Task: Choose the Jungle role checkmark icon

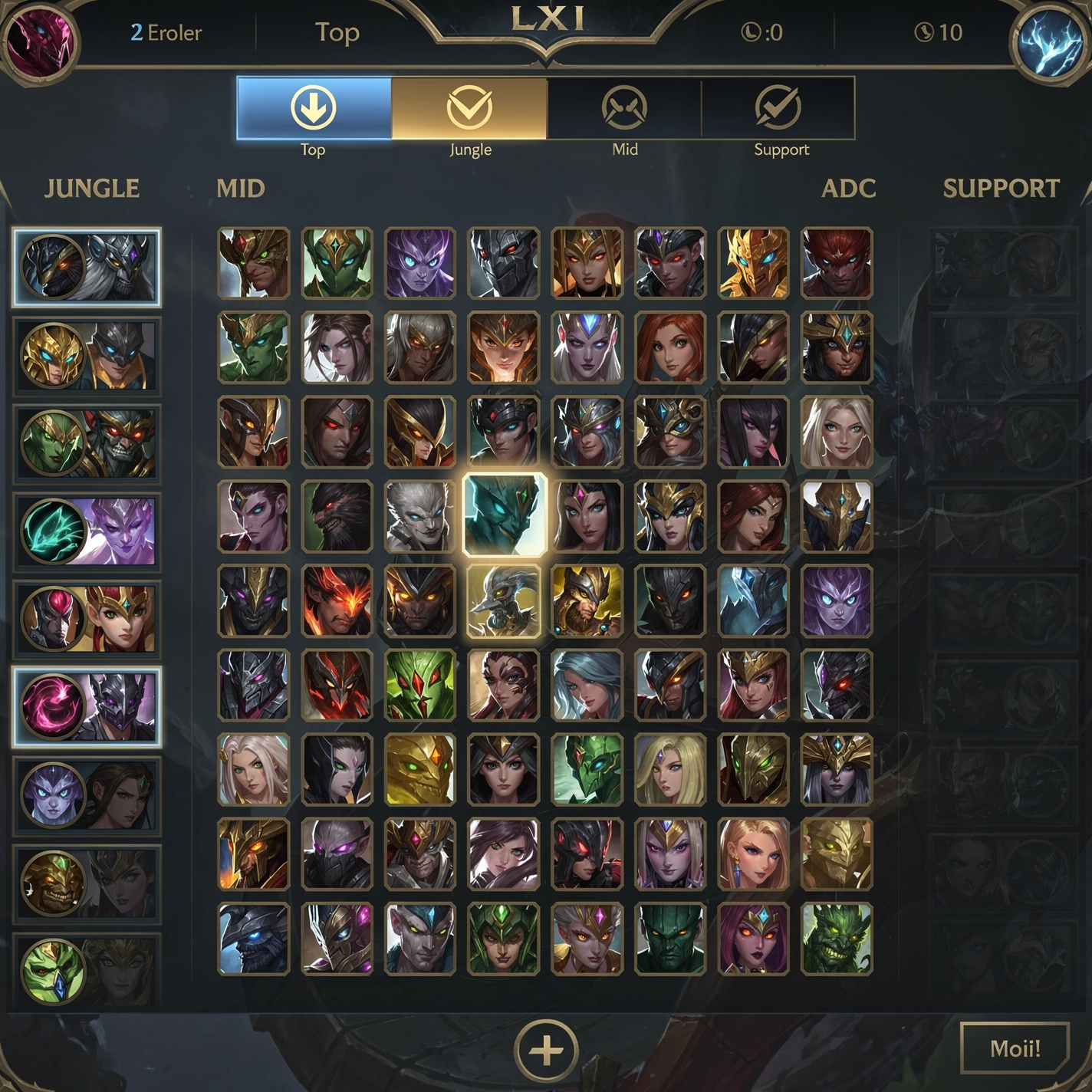Action: tap(469, 108)
